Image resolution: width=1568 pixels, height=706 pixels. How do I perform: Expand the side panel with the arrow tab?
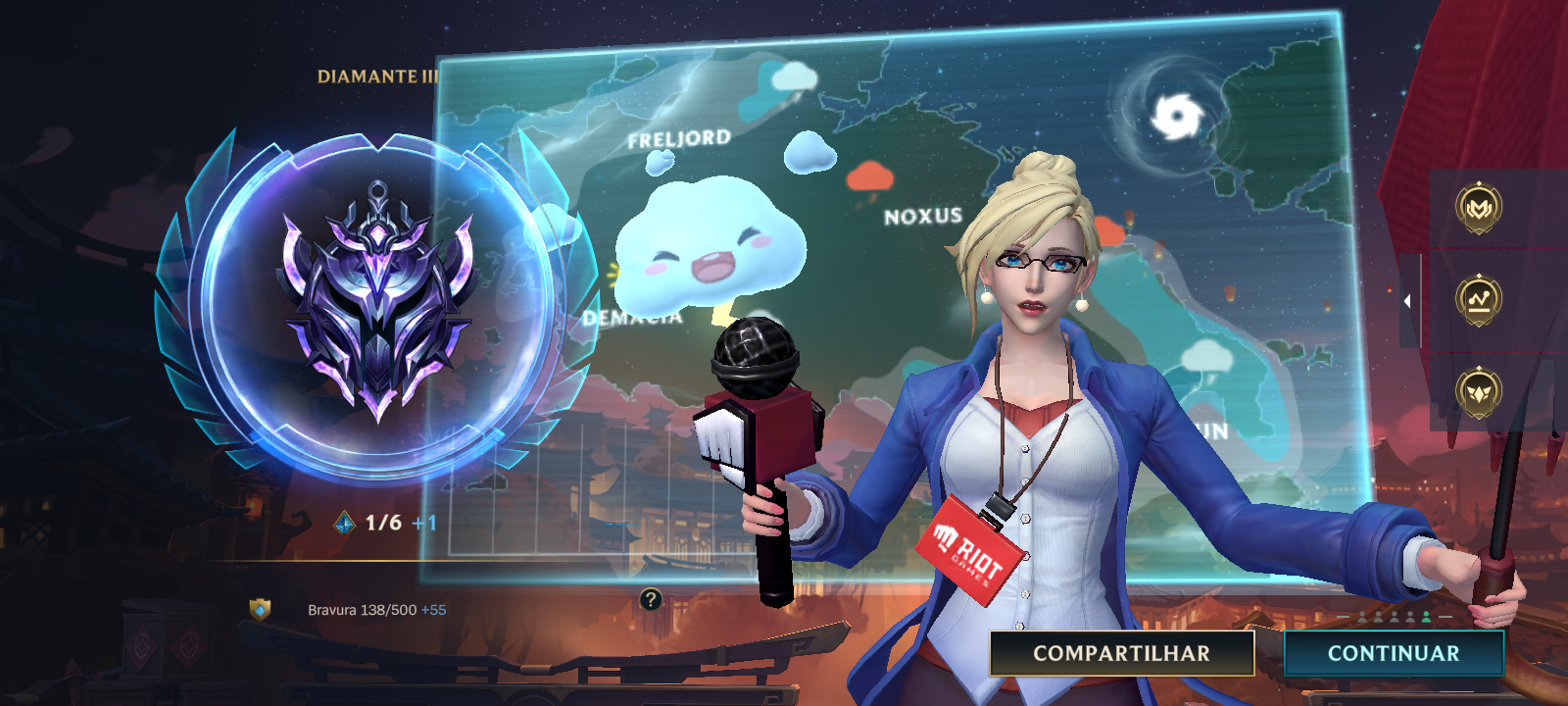click(1408, 301)
